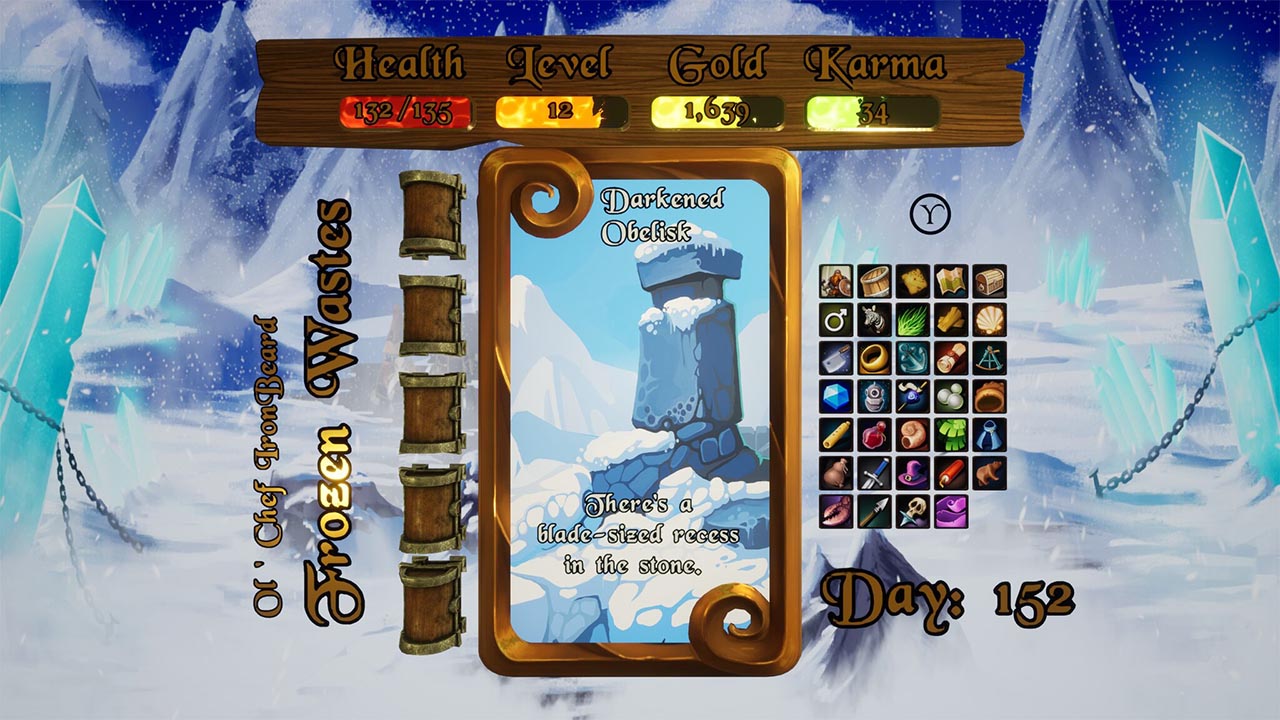1280x720 pixels.
Task: Click the skull item in the bottom row
Action: (911, 510)
